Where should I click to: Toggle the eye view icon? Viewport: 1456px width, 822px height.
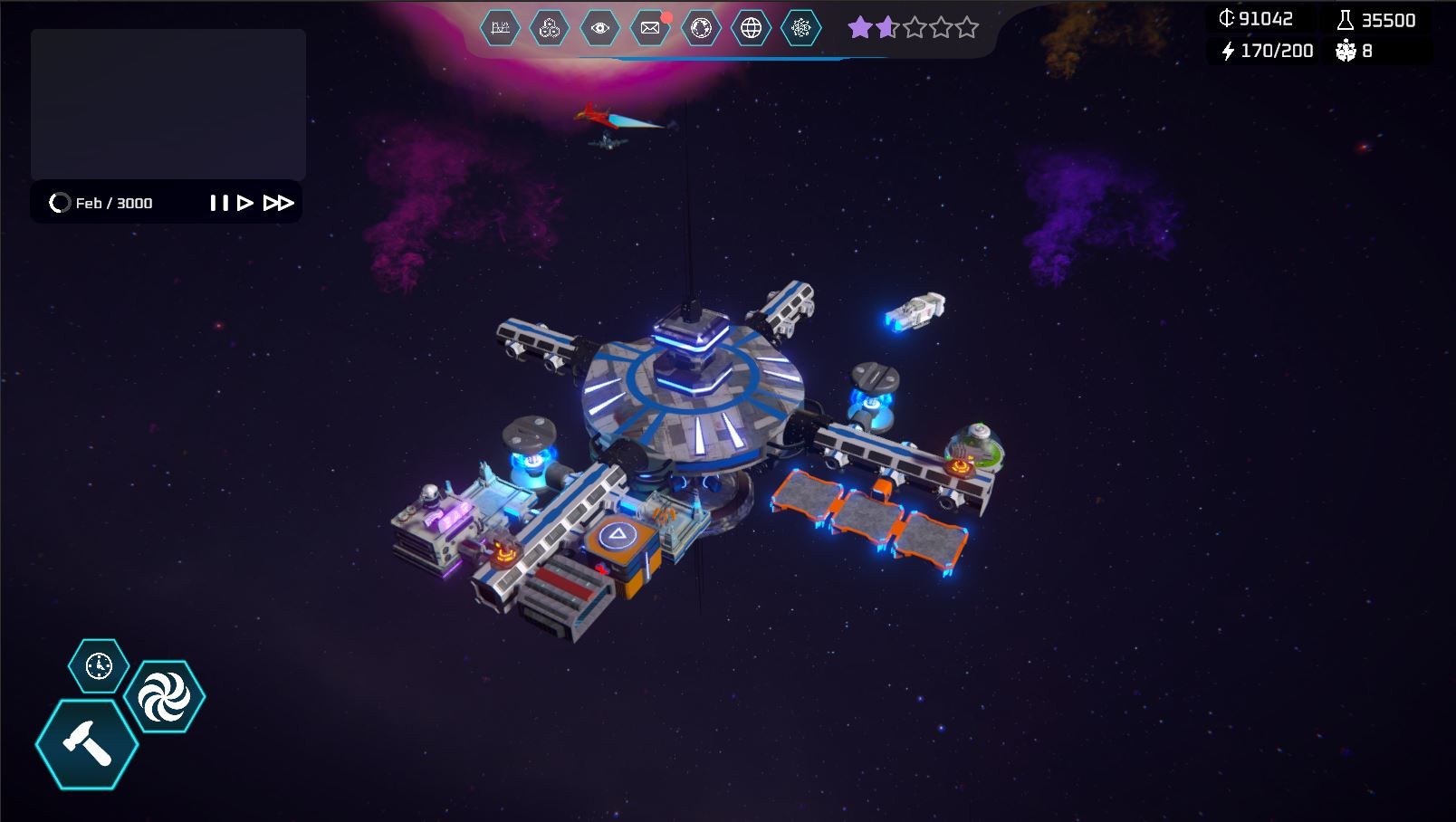coord(599,28)
